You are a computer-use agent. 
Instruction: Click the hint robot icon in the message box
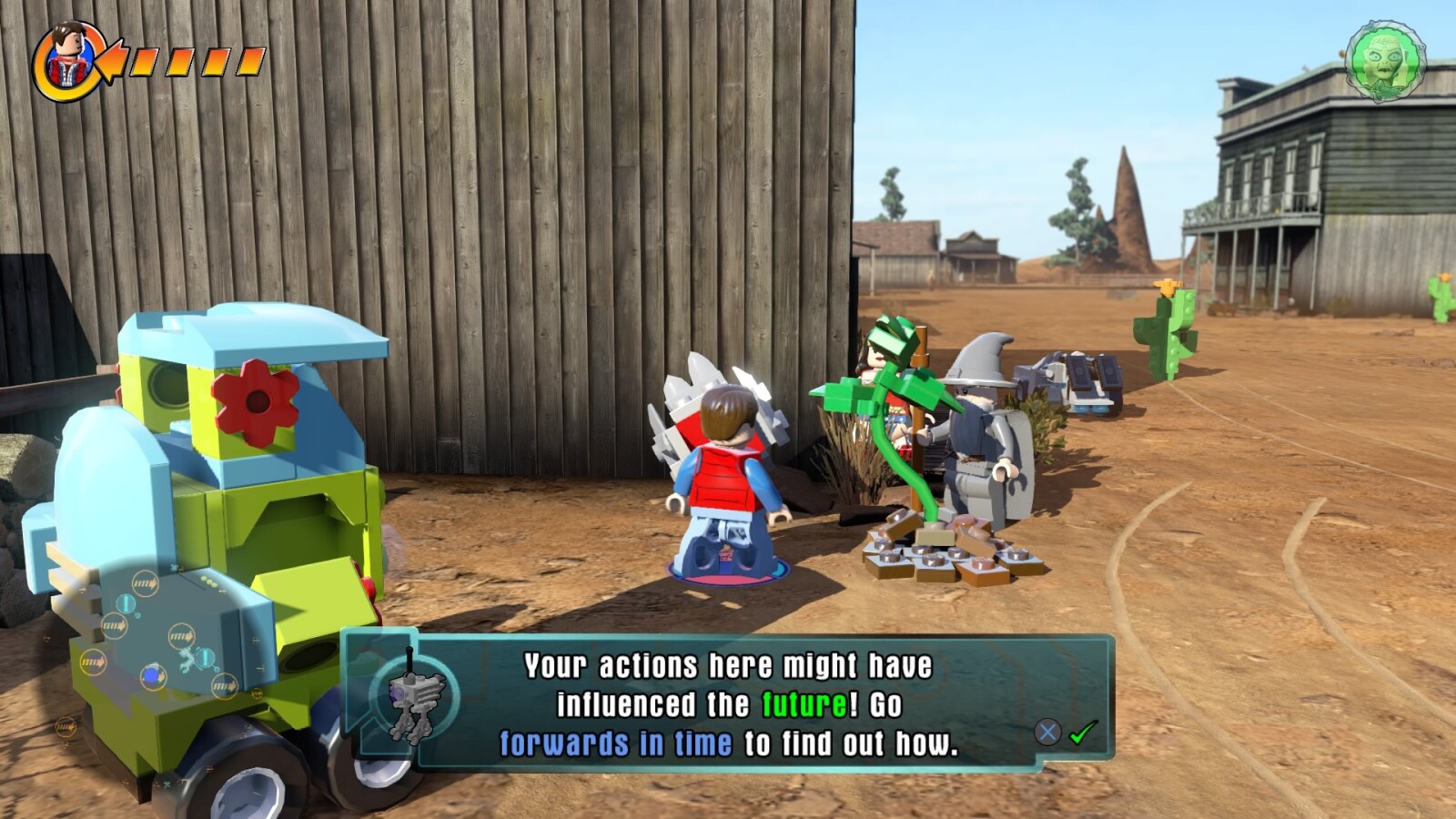pos(412,698)
